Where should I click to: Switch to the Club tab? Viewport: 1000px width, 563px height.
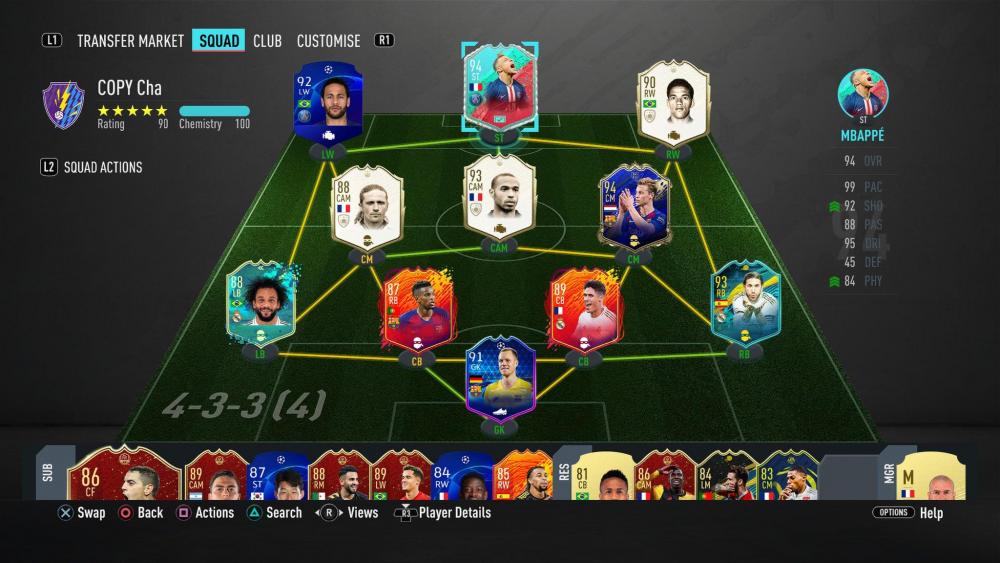[x=267, y=41]
